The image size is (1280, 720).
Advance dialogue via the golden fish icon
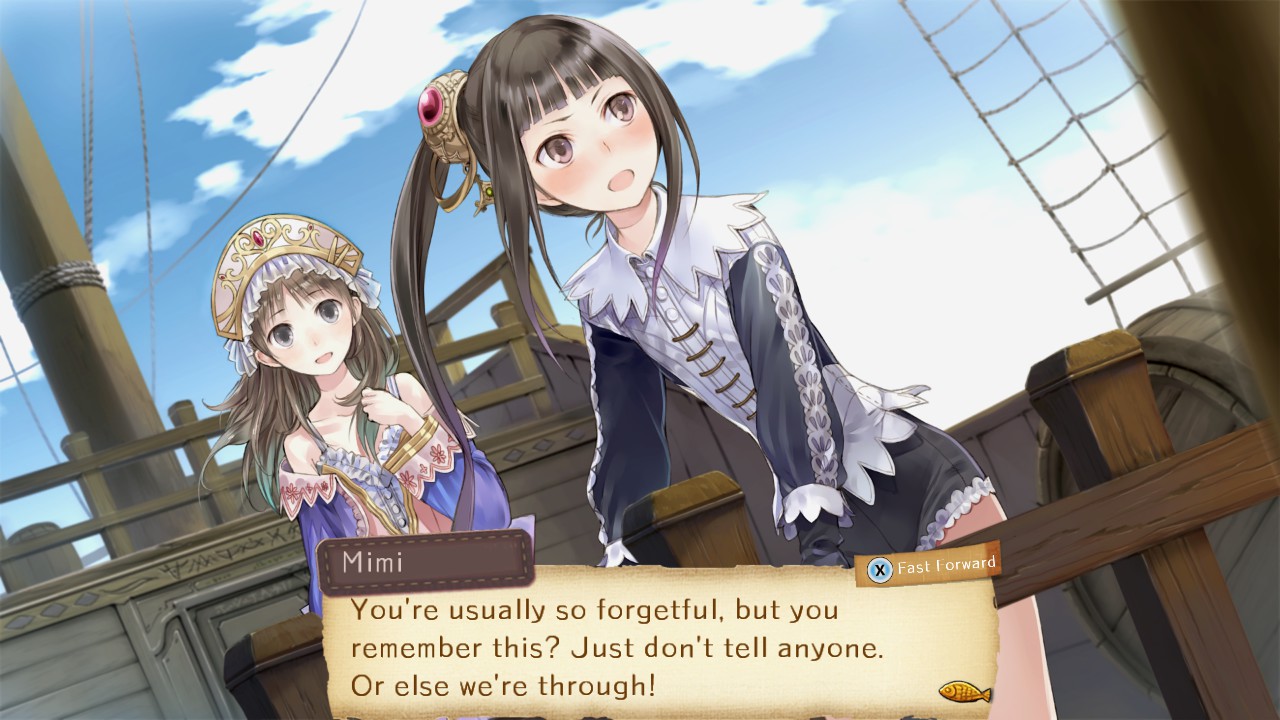pos(964,691)
